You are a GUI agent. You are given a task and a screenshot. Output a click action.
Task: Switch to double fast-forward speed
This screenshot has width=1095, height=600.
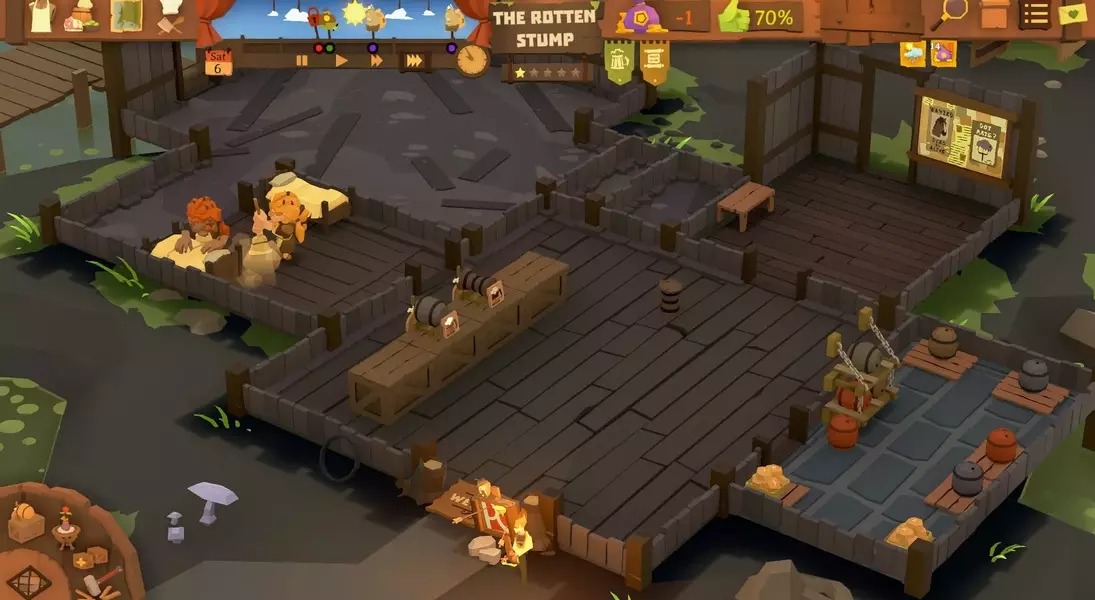coord(377,61)
